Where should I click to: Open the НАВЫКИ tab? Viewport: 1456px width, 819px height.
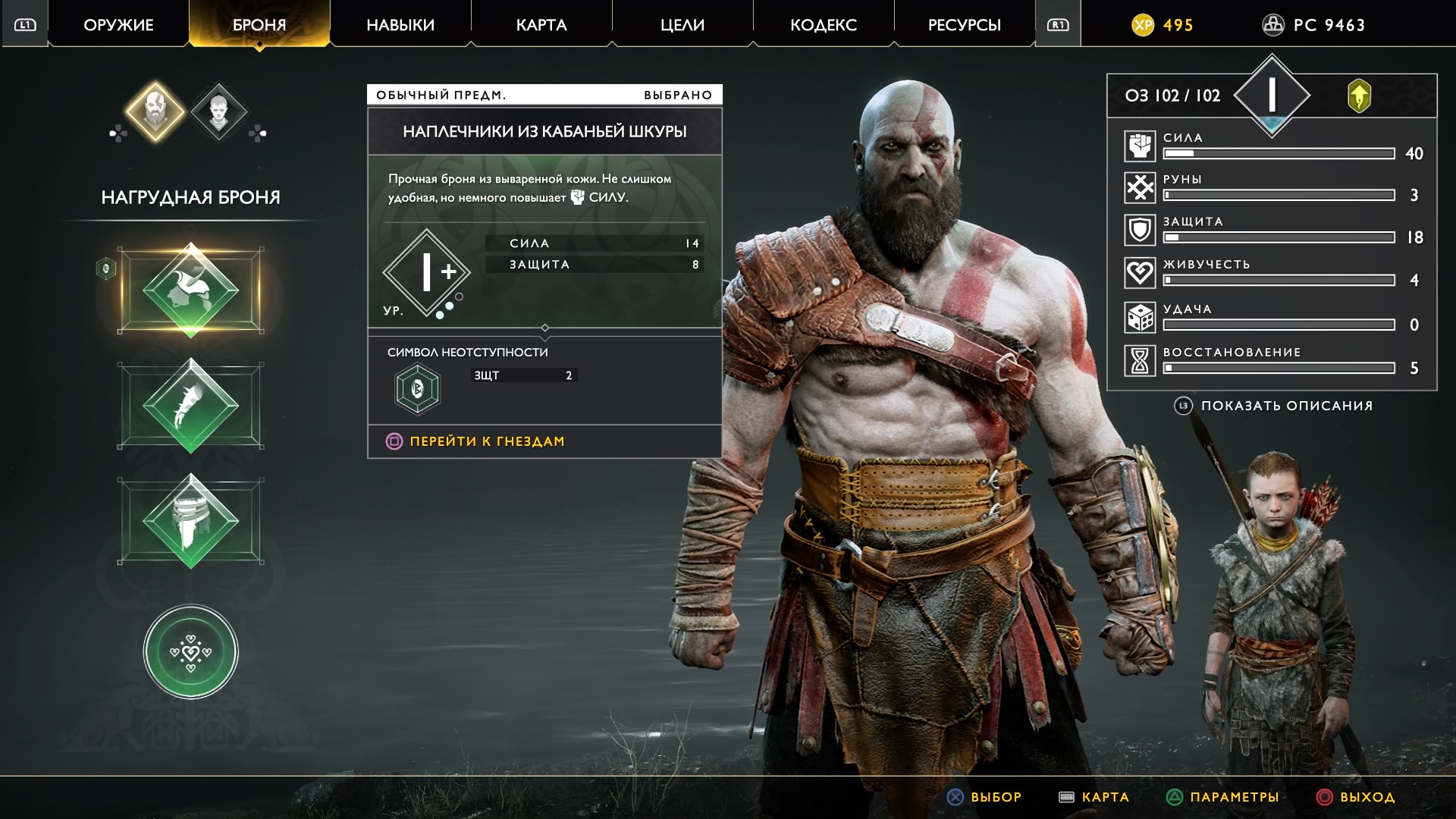tap(400, 25)
